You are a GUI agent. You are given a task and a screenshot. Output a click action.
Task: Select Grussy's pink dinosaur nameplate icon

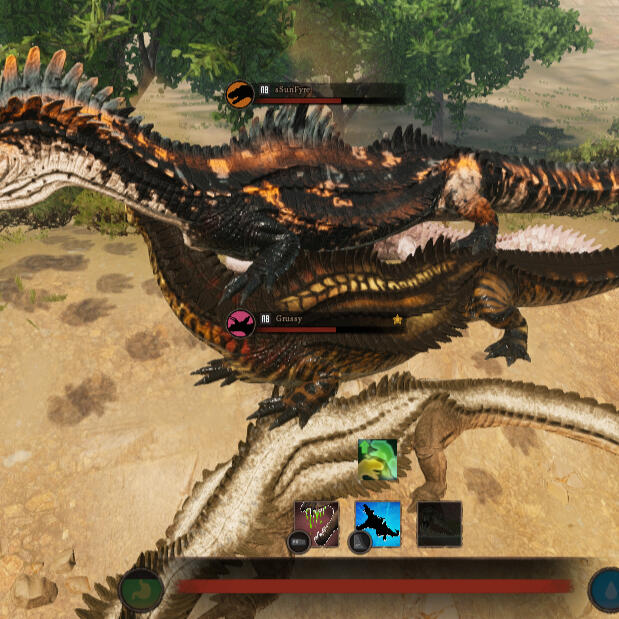(240, 323)
